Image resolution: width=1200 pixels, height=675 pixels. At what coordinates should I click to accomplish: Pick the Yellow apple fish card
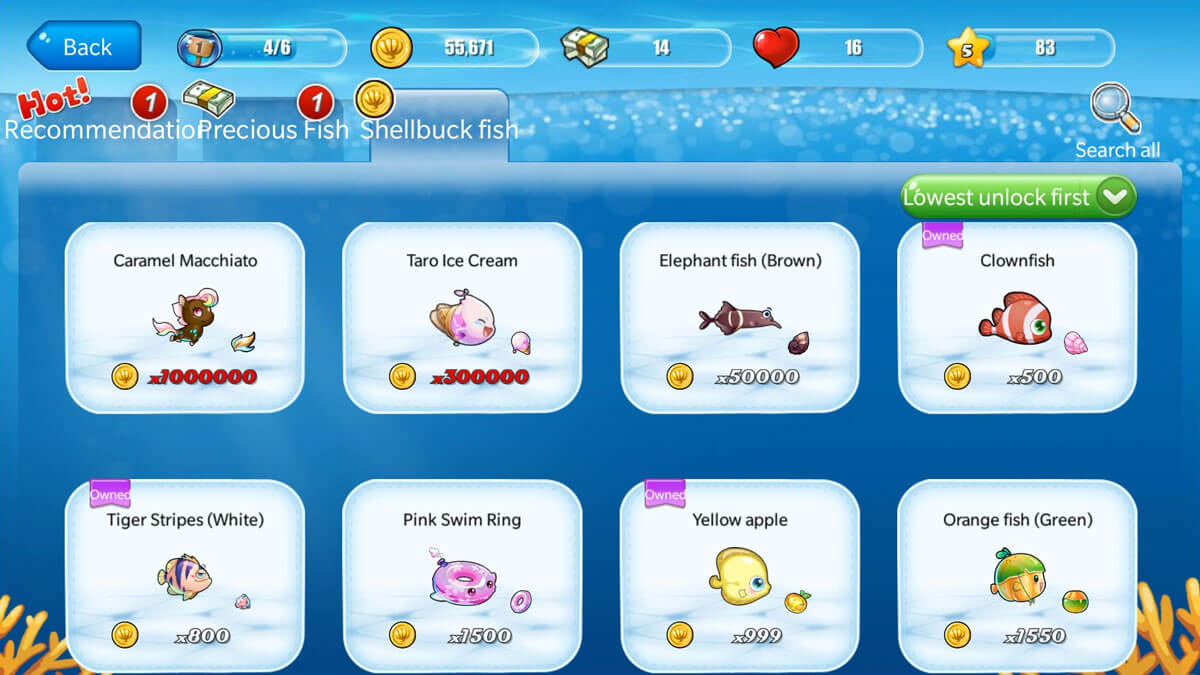pyautogui.click(x=740, y=575)
